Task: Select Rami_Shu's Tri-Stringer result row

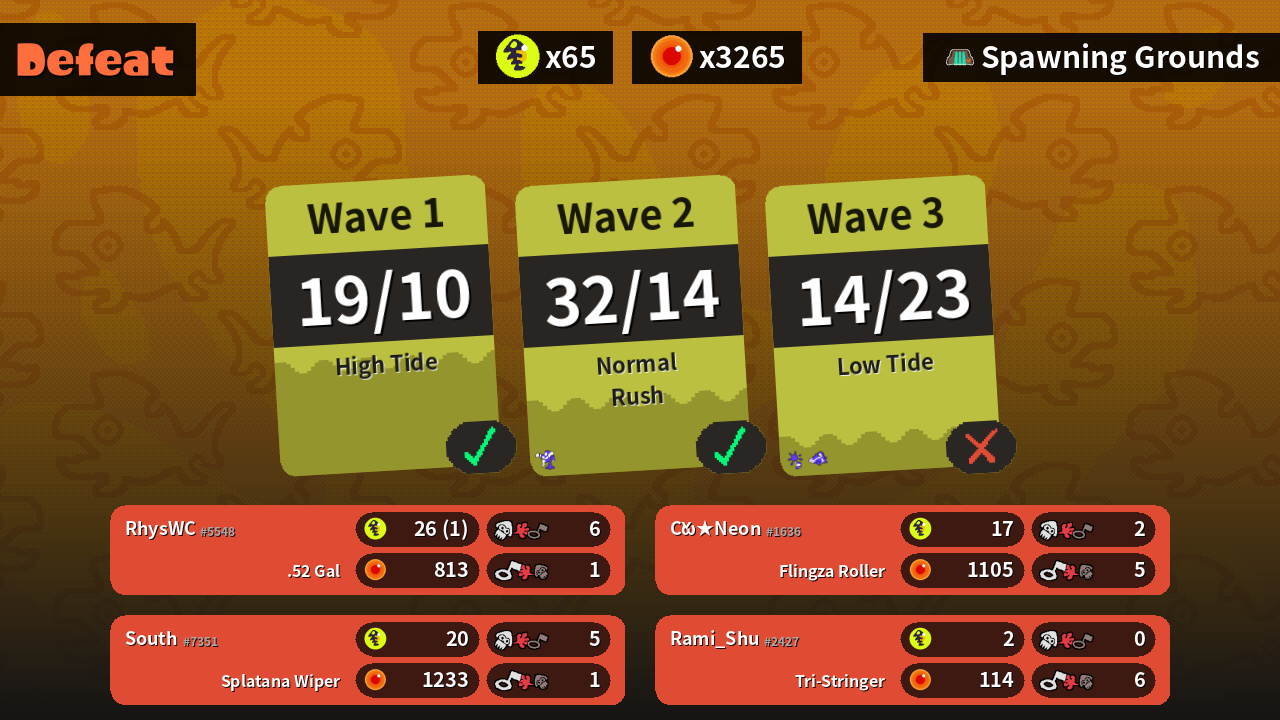Action: pyautogui.click(x=912, y=660)
